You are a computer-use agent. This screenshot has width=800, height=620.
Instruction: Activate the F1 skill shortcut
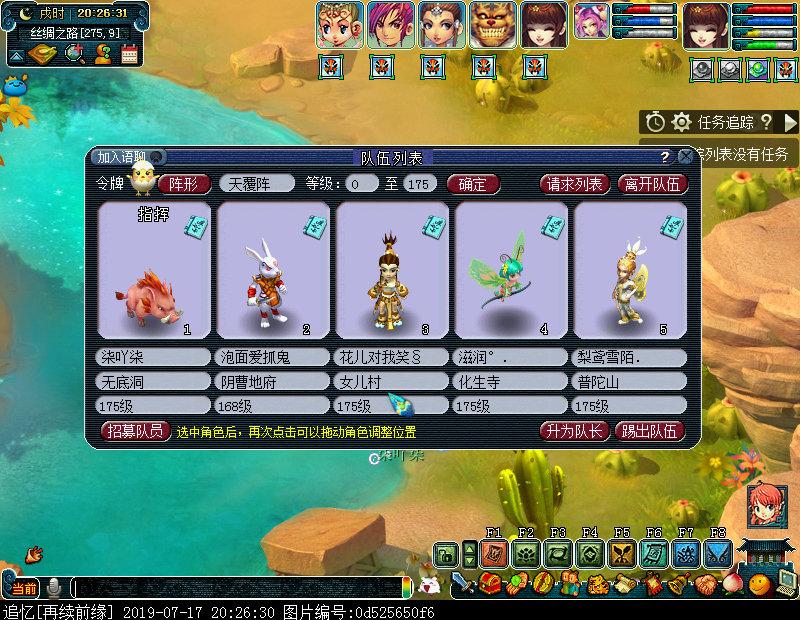(493, 553)
